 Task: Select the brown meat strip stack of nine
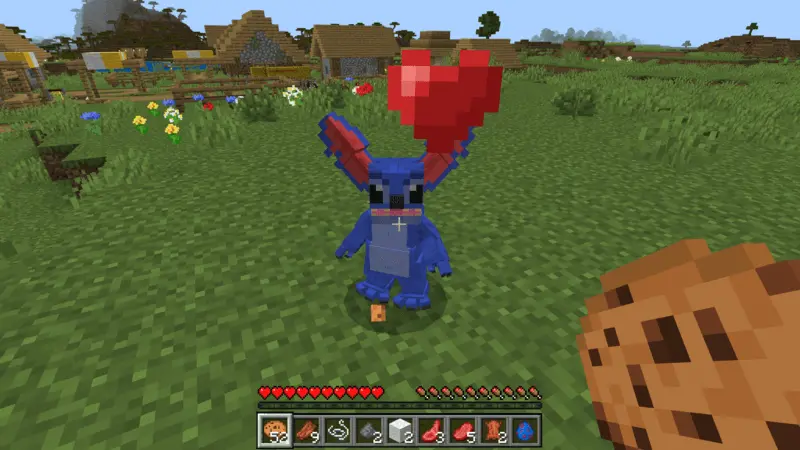coord(307,430)
